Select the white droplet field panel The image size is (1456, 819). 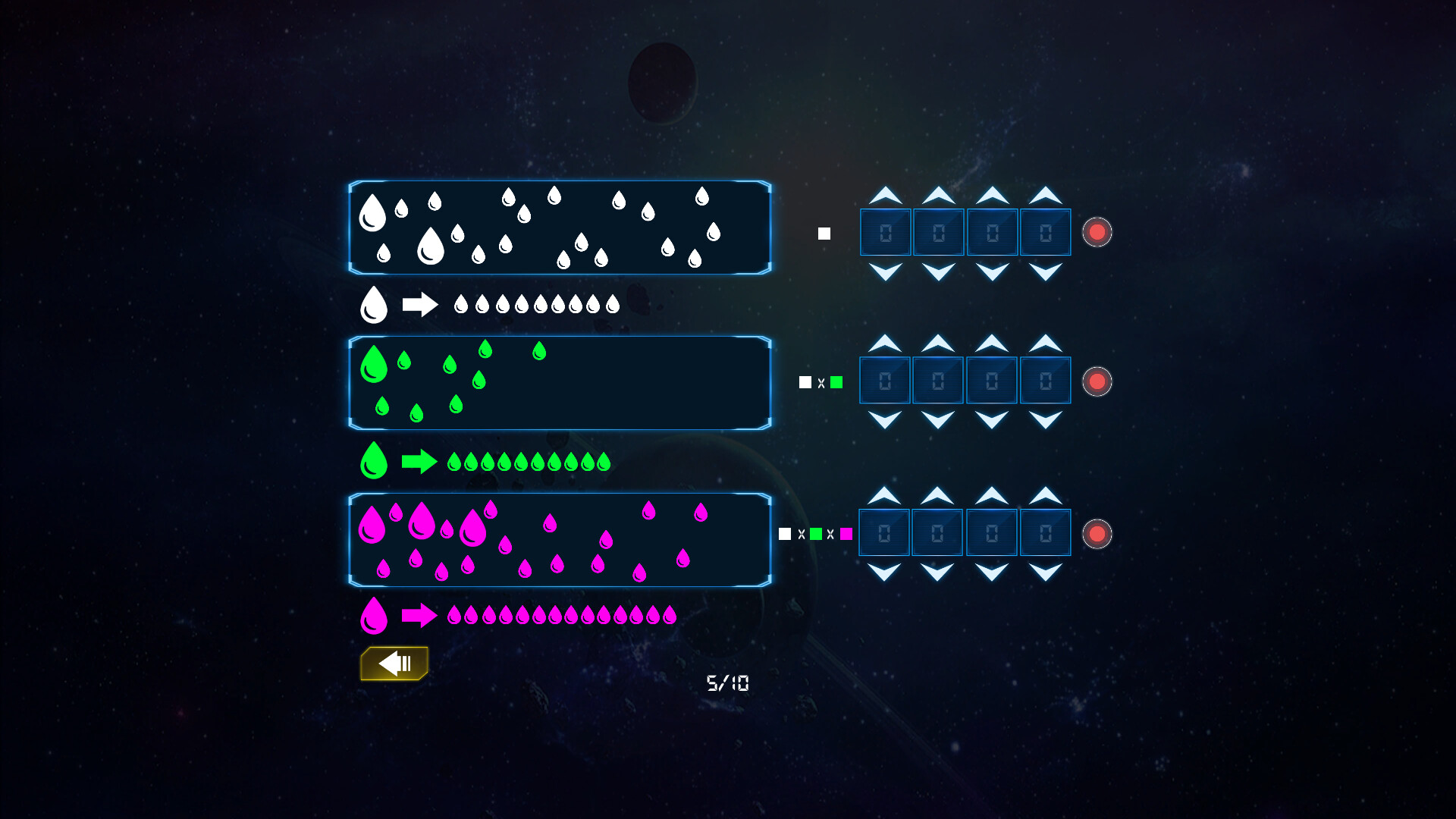pos(560,227)
